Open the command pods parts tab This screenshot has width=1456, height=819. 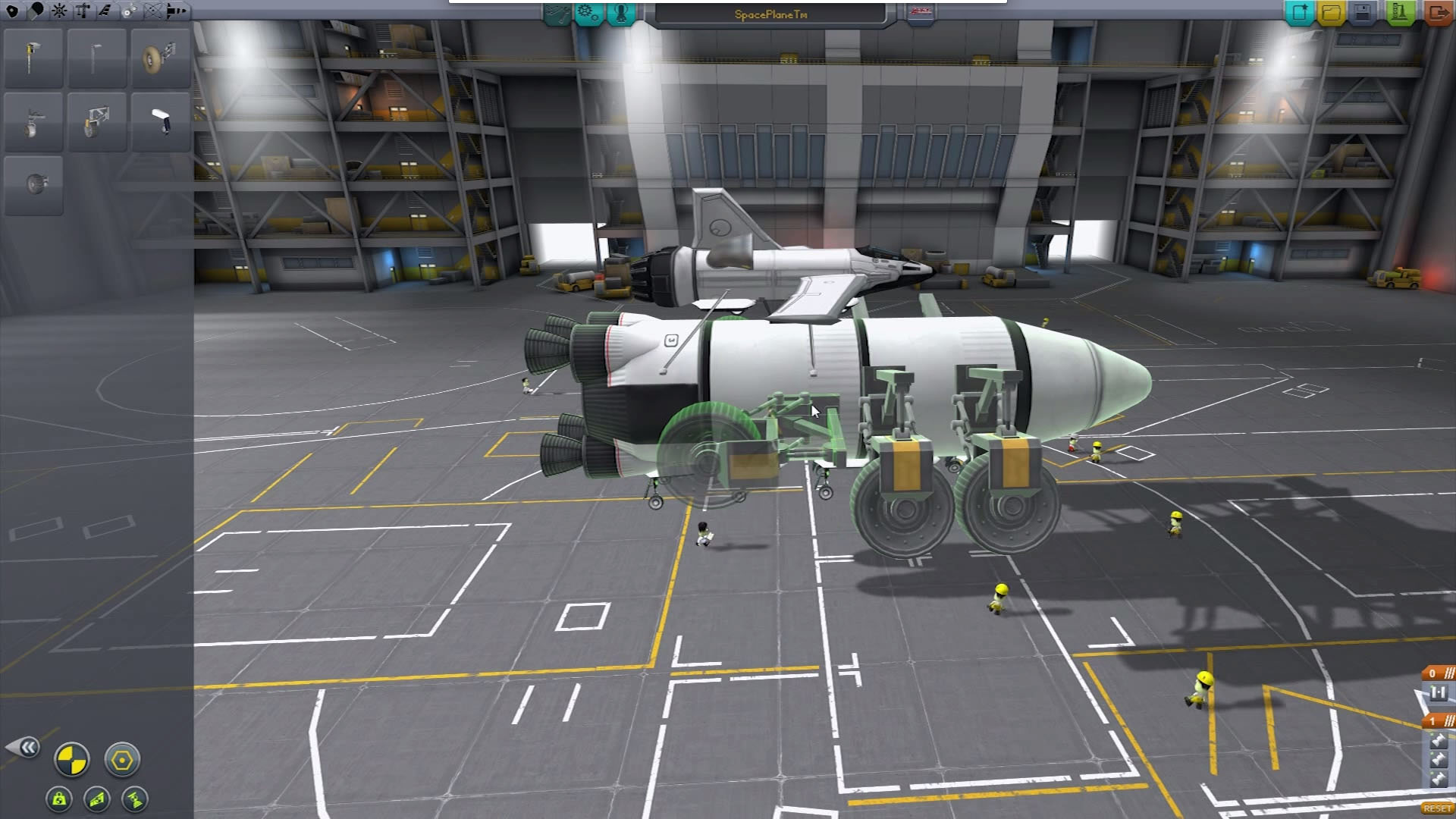click(x=13, y=11)
